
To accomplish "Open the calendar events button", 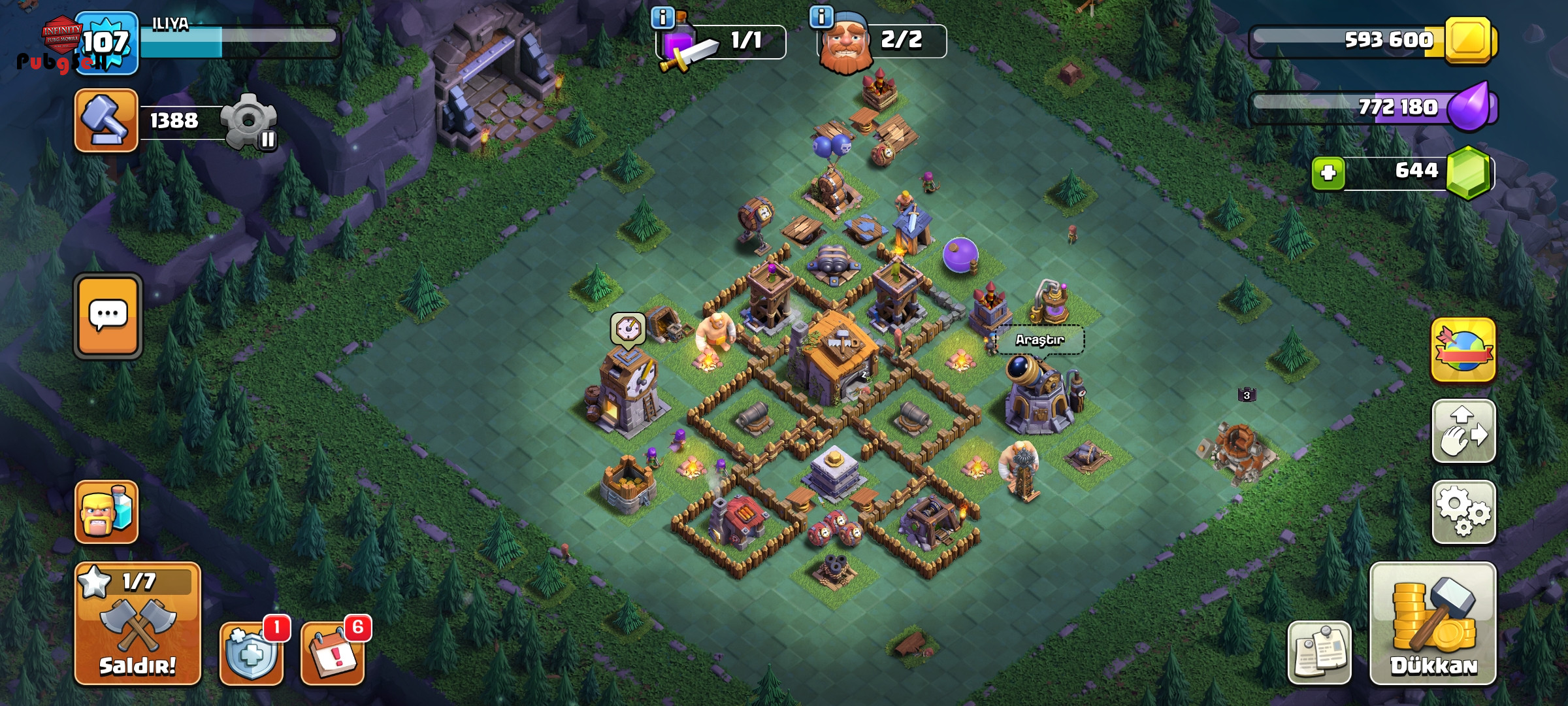I will click(x=332, y=652).
